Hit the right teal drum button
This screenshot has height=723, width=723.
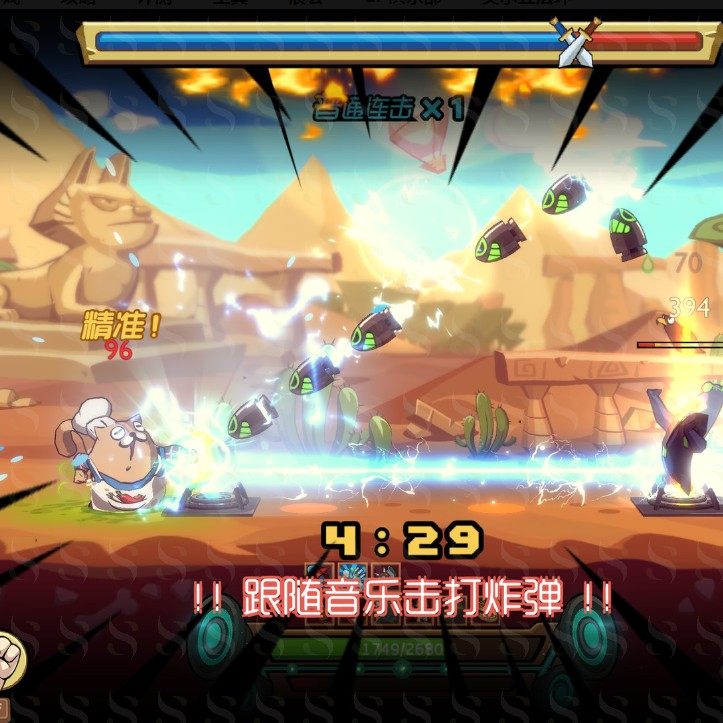pyautogui.click(x=590, y=636)
